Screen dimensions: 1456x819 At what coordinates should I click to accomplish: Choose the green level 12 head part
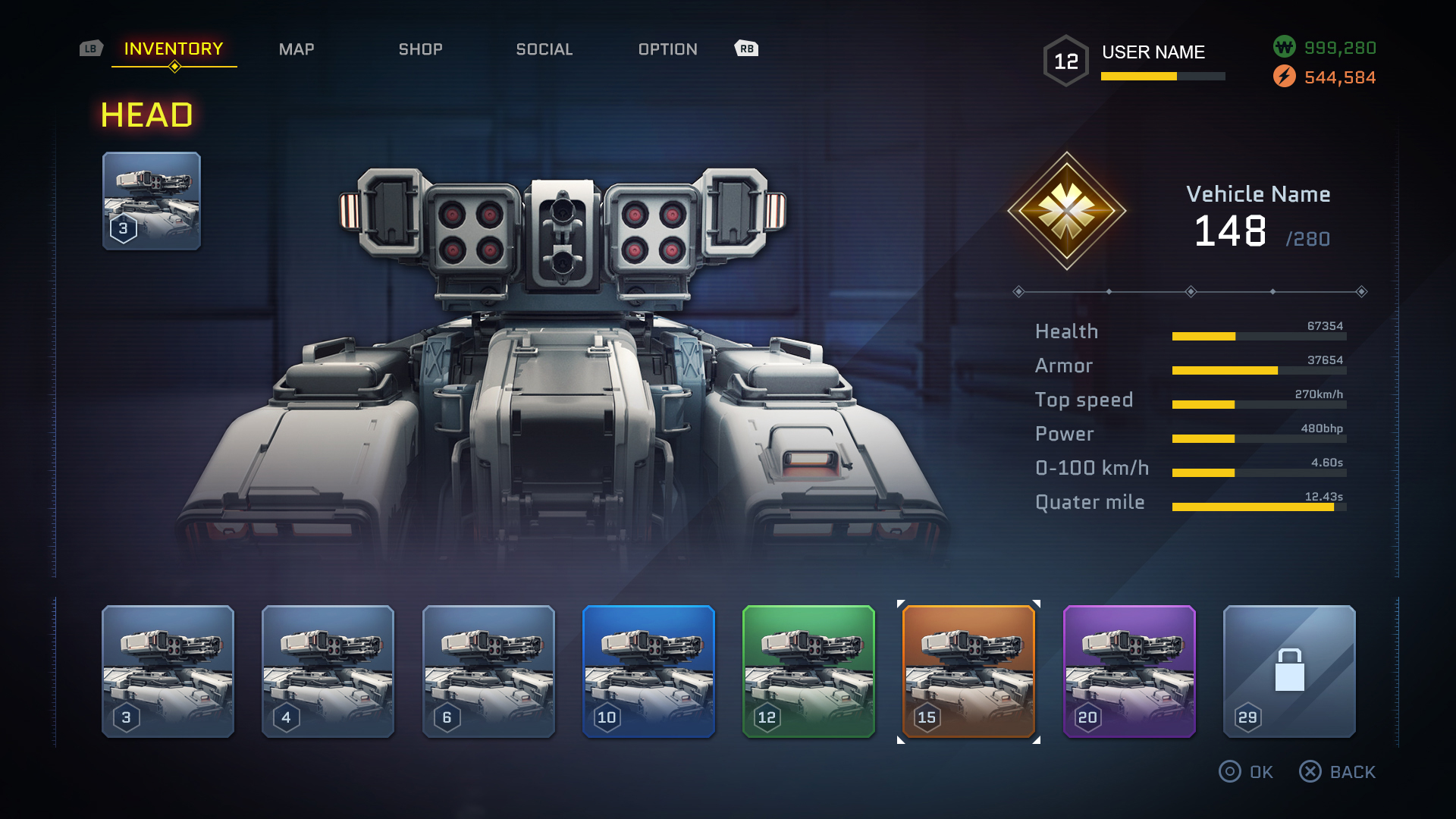click(x=808, y=671)
